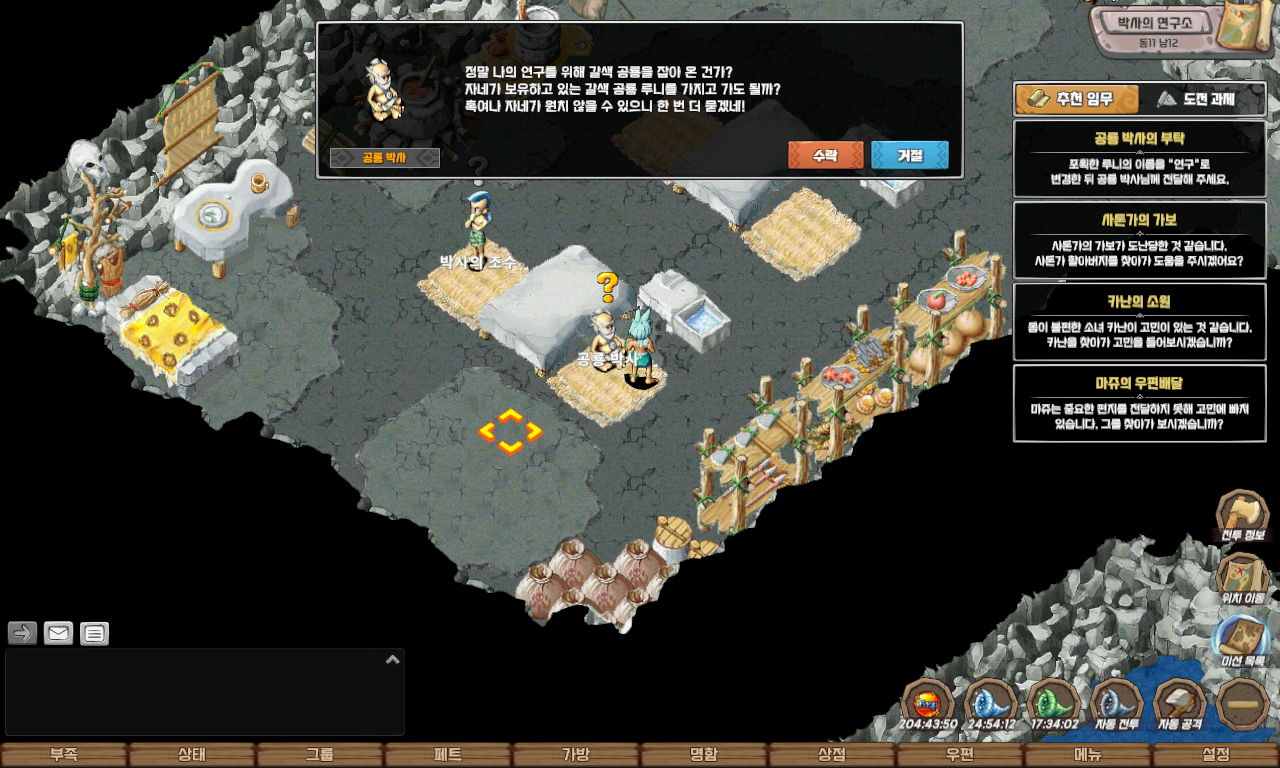Toggle 자동 공격 stone hammer icon
Image resolution: width=1280 pixels, height=768 pixels.
tap(1180, 703)
